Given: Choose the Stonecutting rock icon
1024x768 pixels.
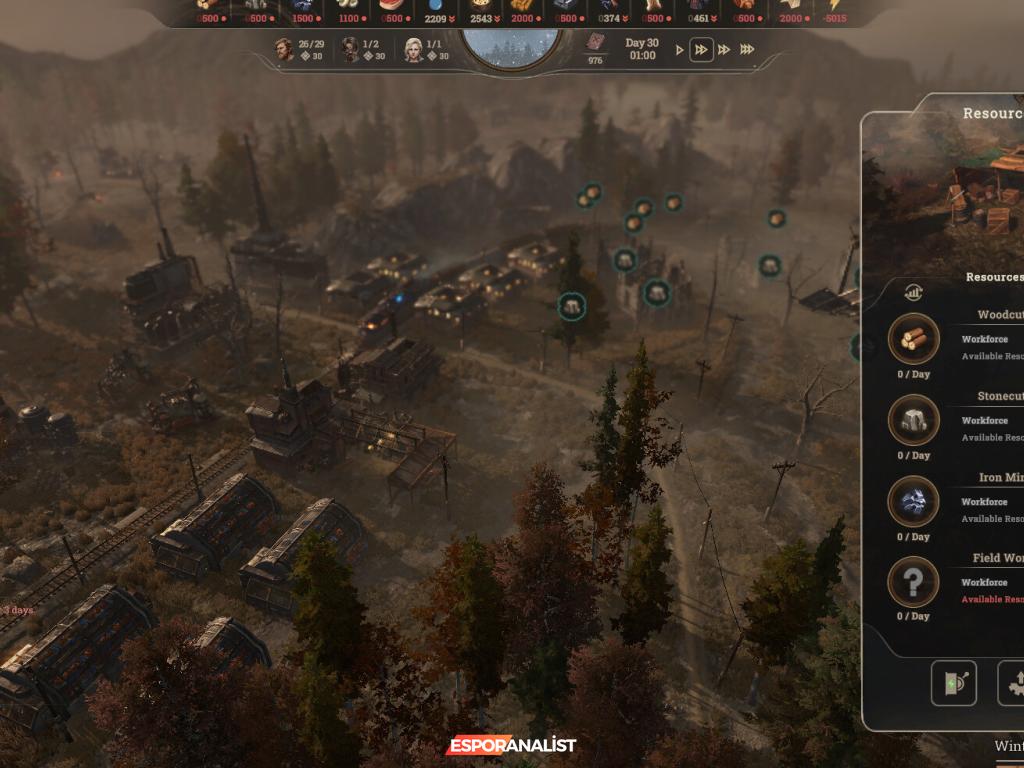Looking at the screenshot, I should tap(913, 420).
